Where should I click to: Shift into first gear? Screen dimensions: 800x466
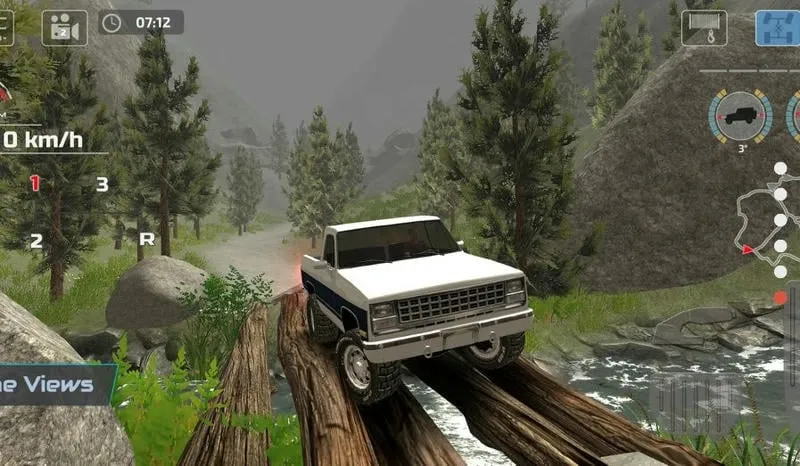35,183
